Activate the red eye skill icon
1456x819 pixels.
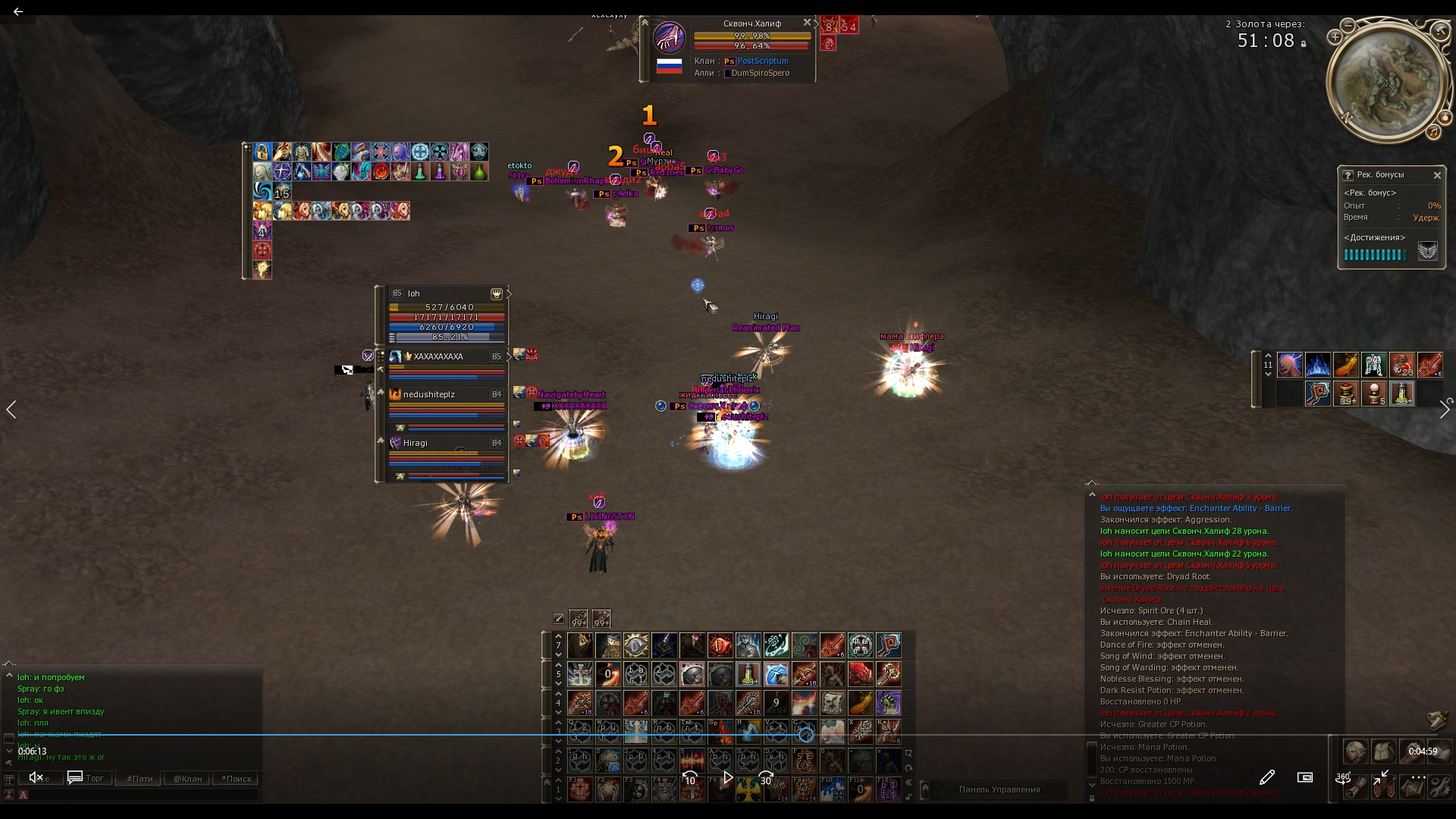click(x=720, y=646)
